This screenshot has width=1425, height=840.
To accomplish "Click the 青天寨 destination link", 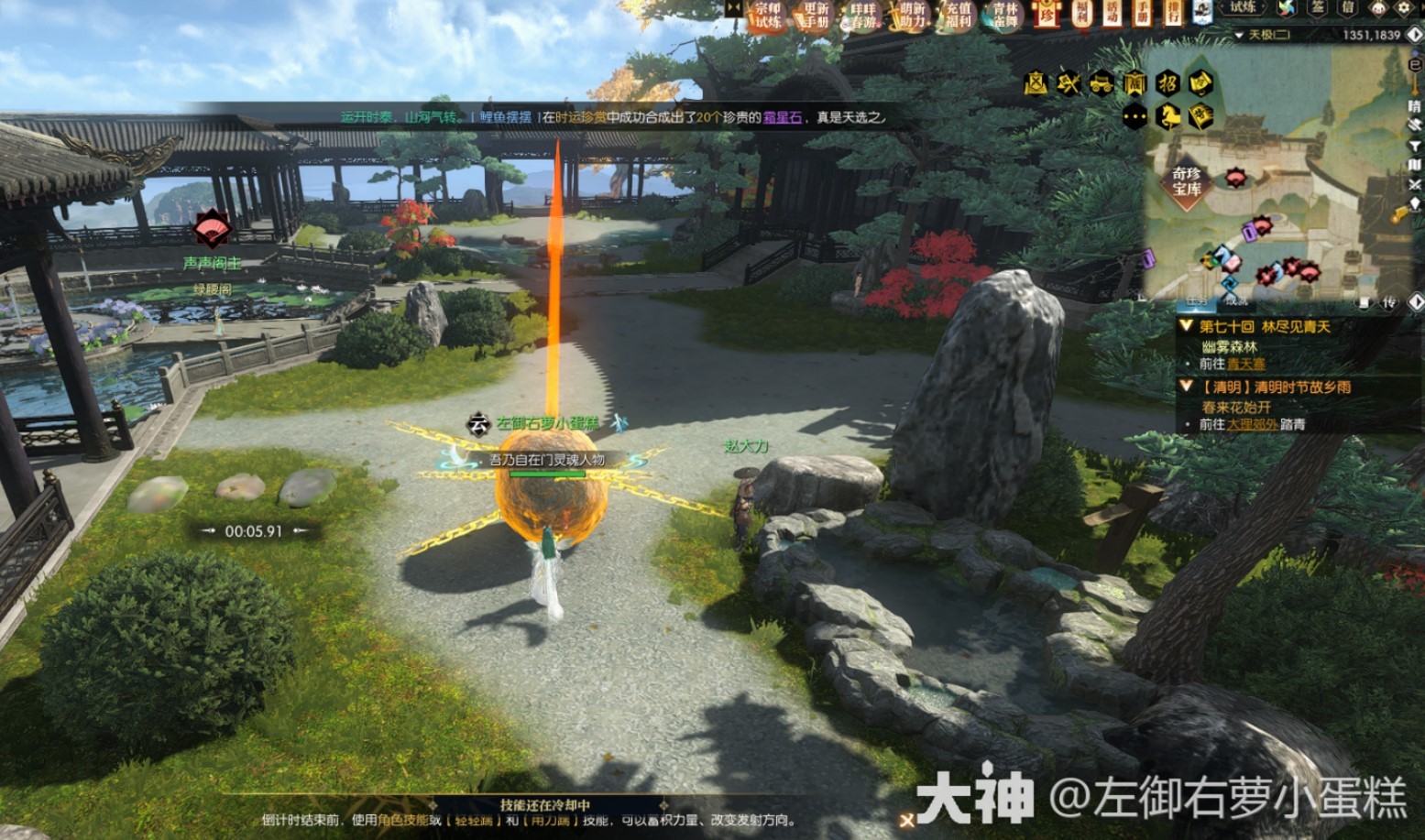I will pyautogui.click(x=1245, y=364).
